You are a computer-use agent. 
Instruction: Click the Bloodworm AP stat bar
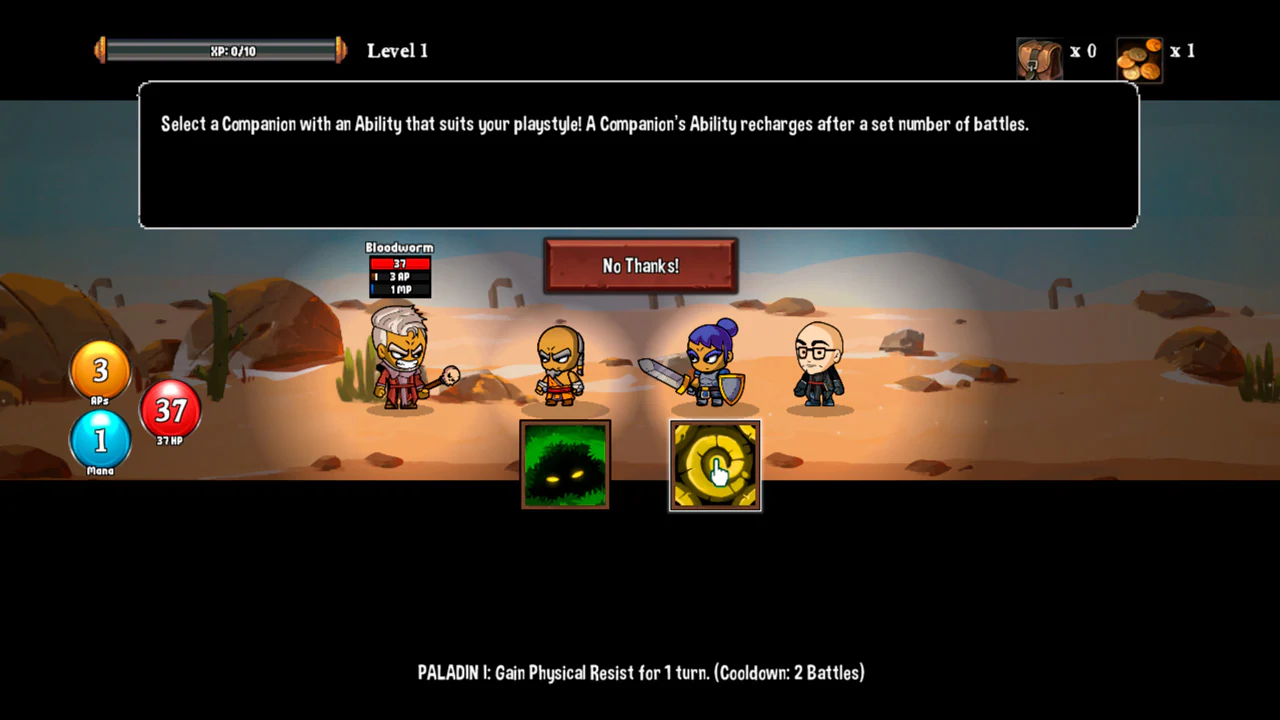(x=399, y=277)
